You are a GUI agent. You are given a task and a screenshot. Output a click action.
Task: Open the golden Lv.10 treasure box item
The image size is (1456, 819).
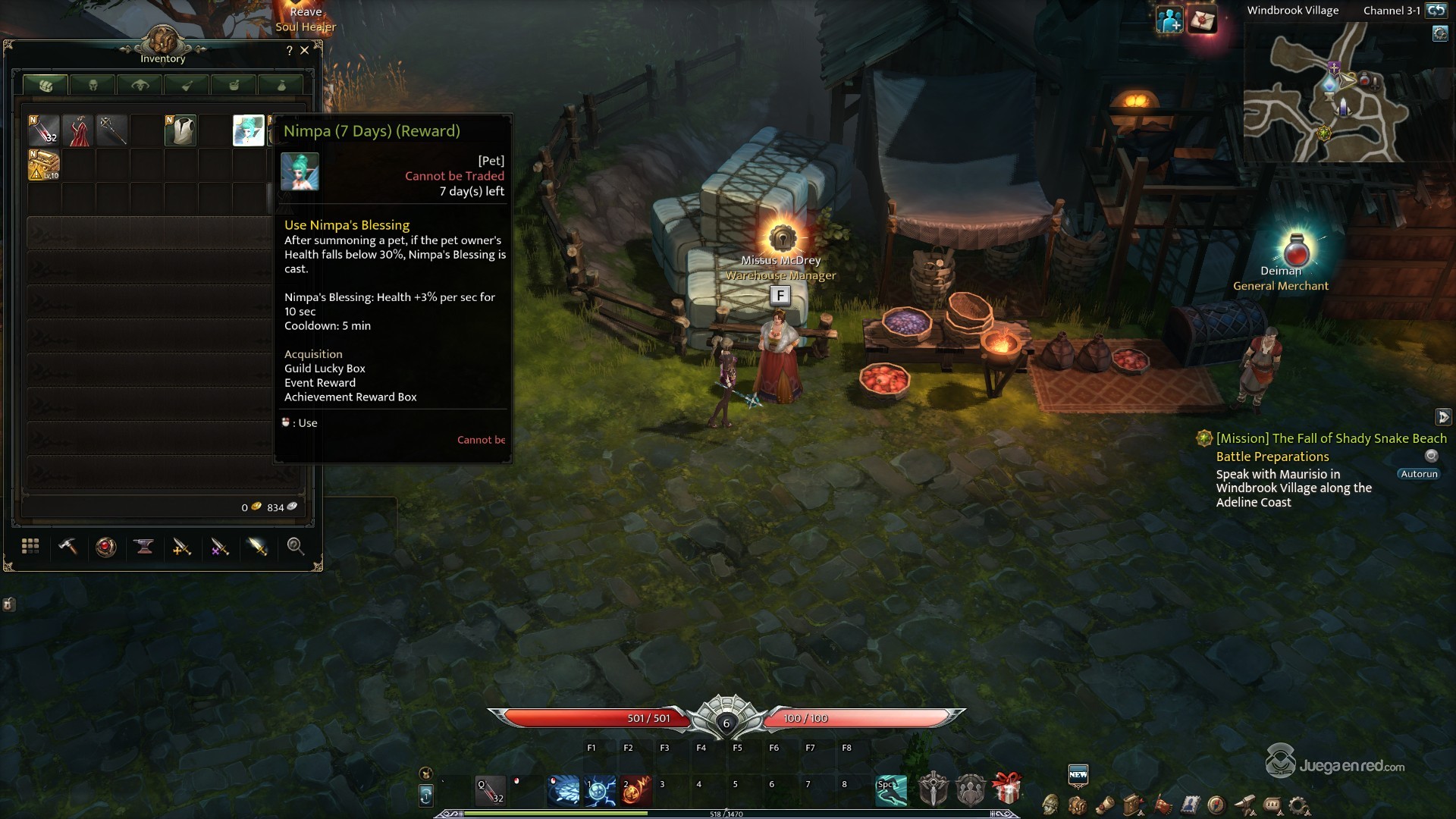point(44,165)
